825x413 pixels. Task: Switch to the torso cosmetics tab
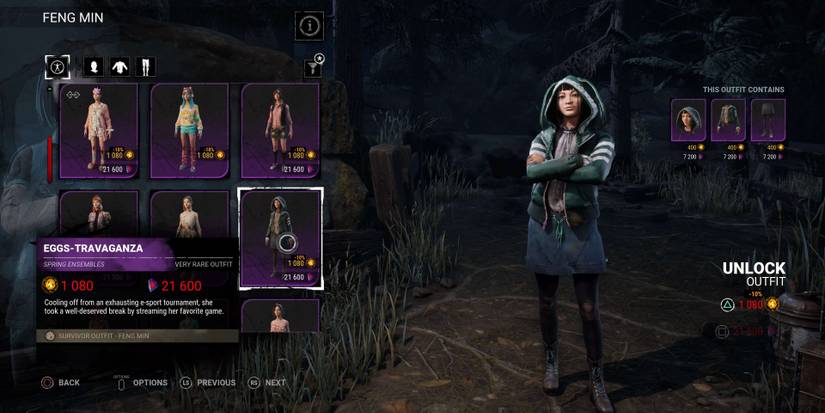[120, 67]
